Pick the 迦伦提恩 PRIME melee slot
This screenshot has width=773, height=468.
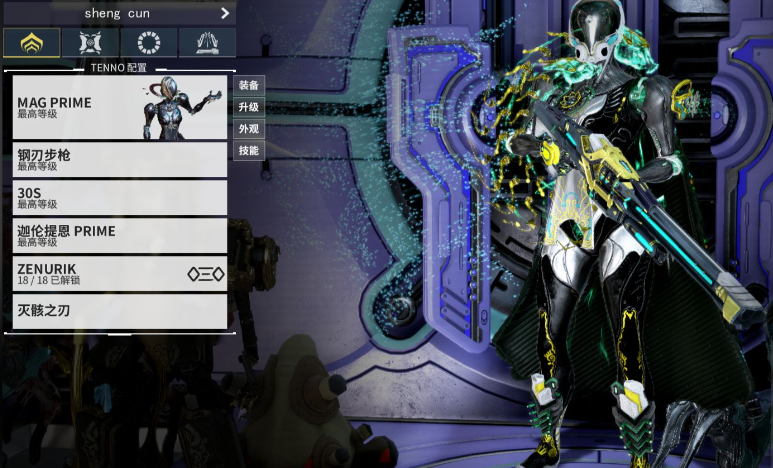120,235
